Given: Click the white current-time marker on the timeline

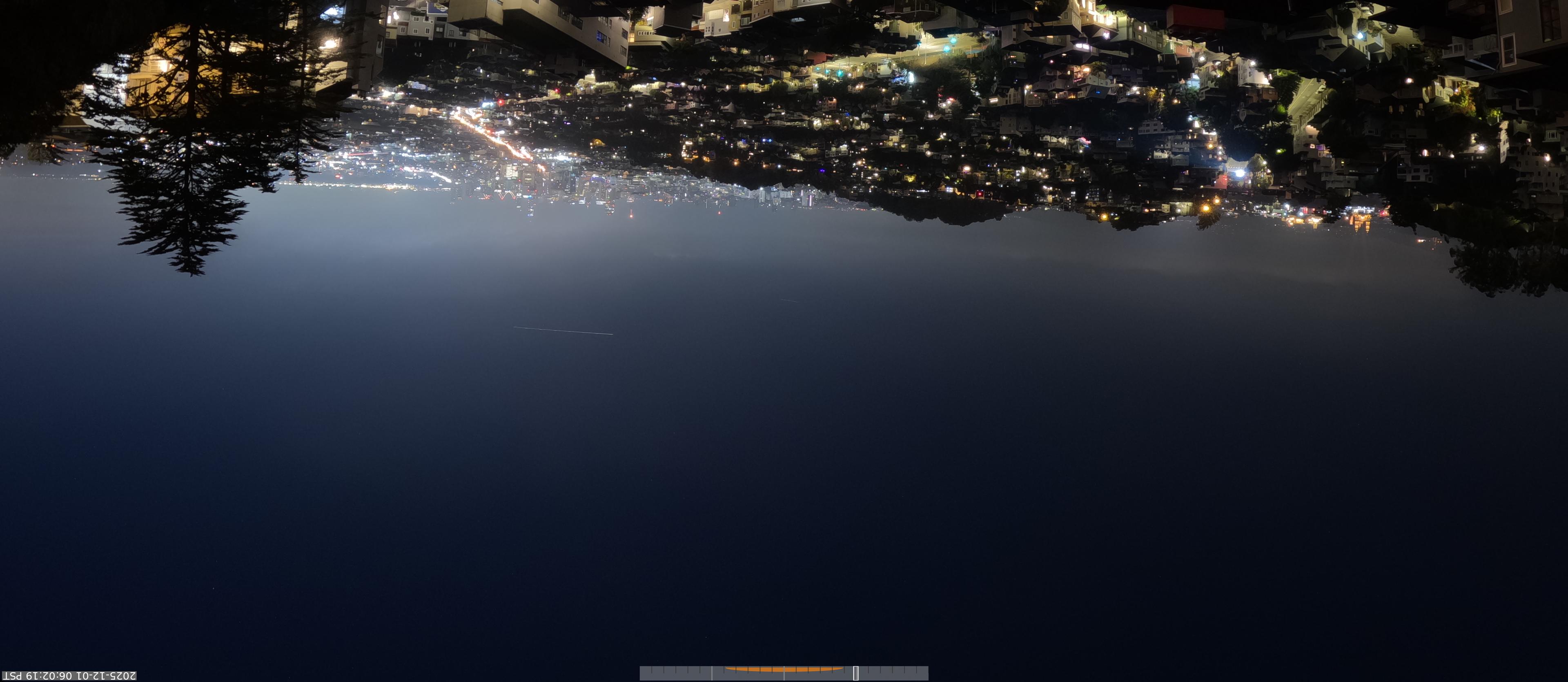Looking at the screenshot, I should [x=855, y=673].
